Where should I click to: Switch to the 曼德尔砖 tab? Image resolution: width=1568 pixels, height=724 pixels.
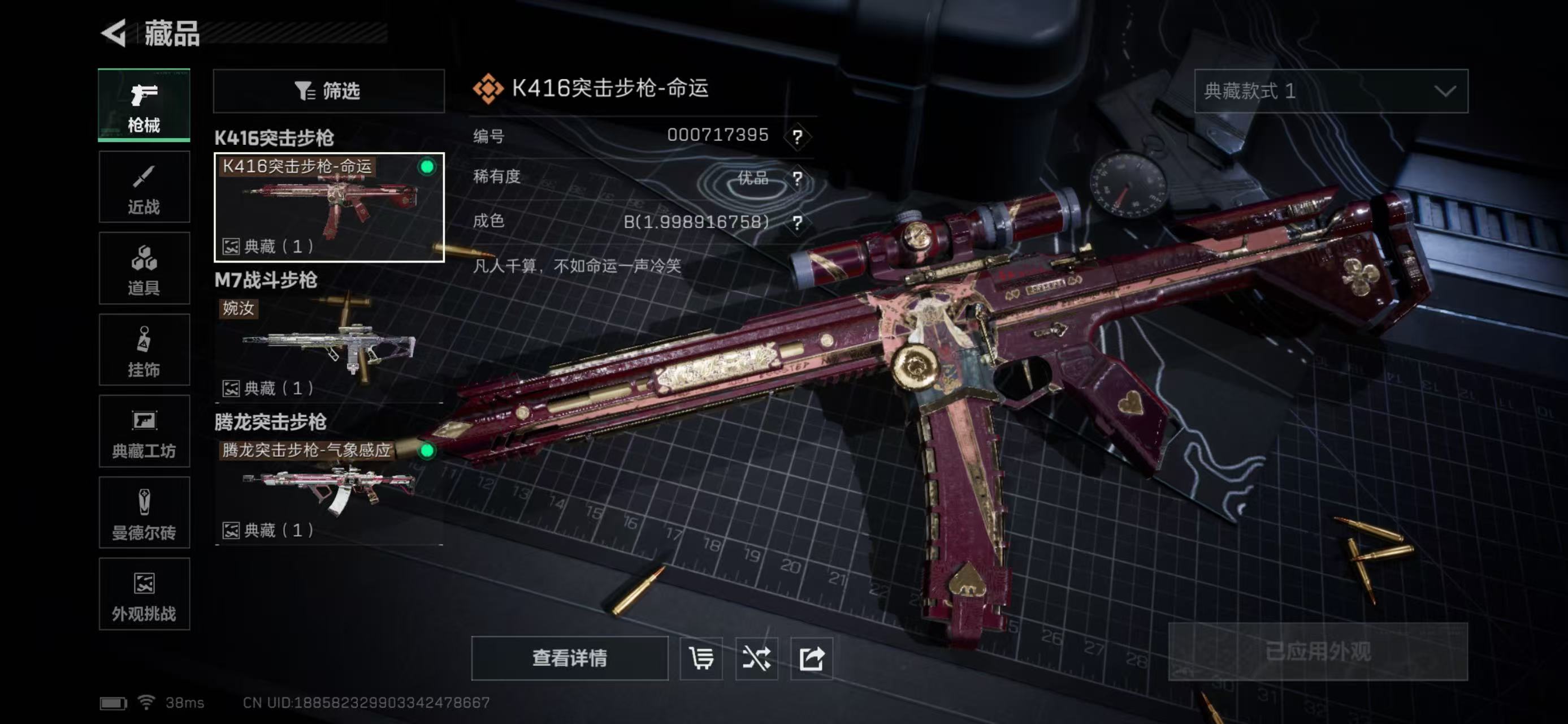[x=144, y=512]
